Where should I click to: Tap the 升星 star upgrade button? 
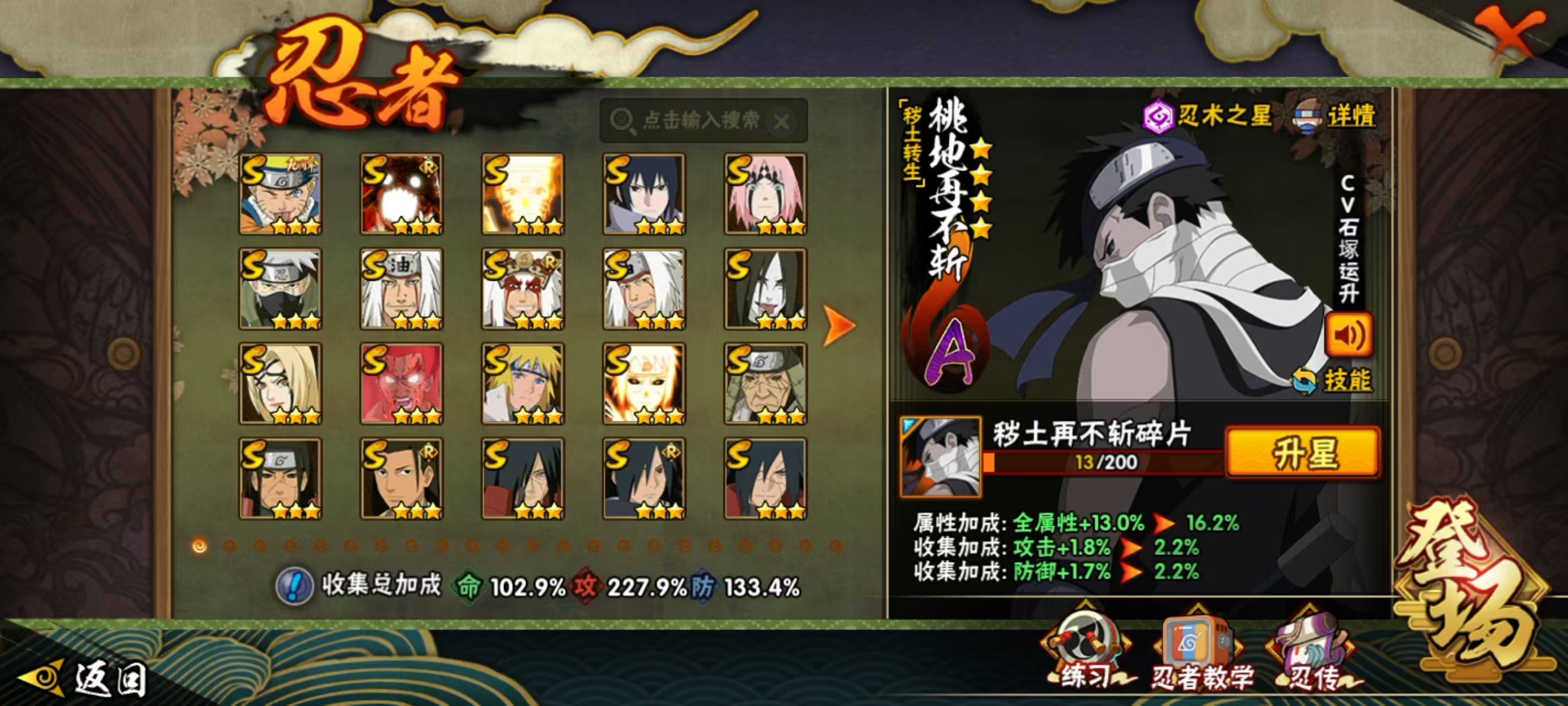coord(1303,452)
